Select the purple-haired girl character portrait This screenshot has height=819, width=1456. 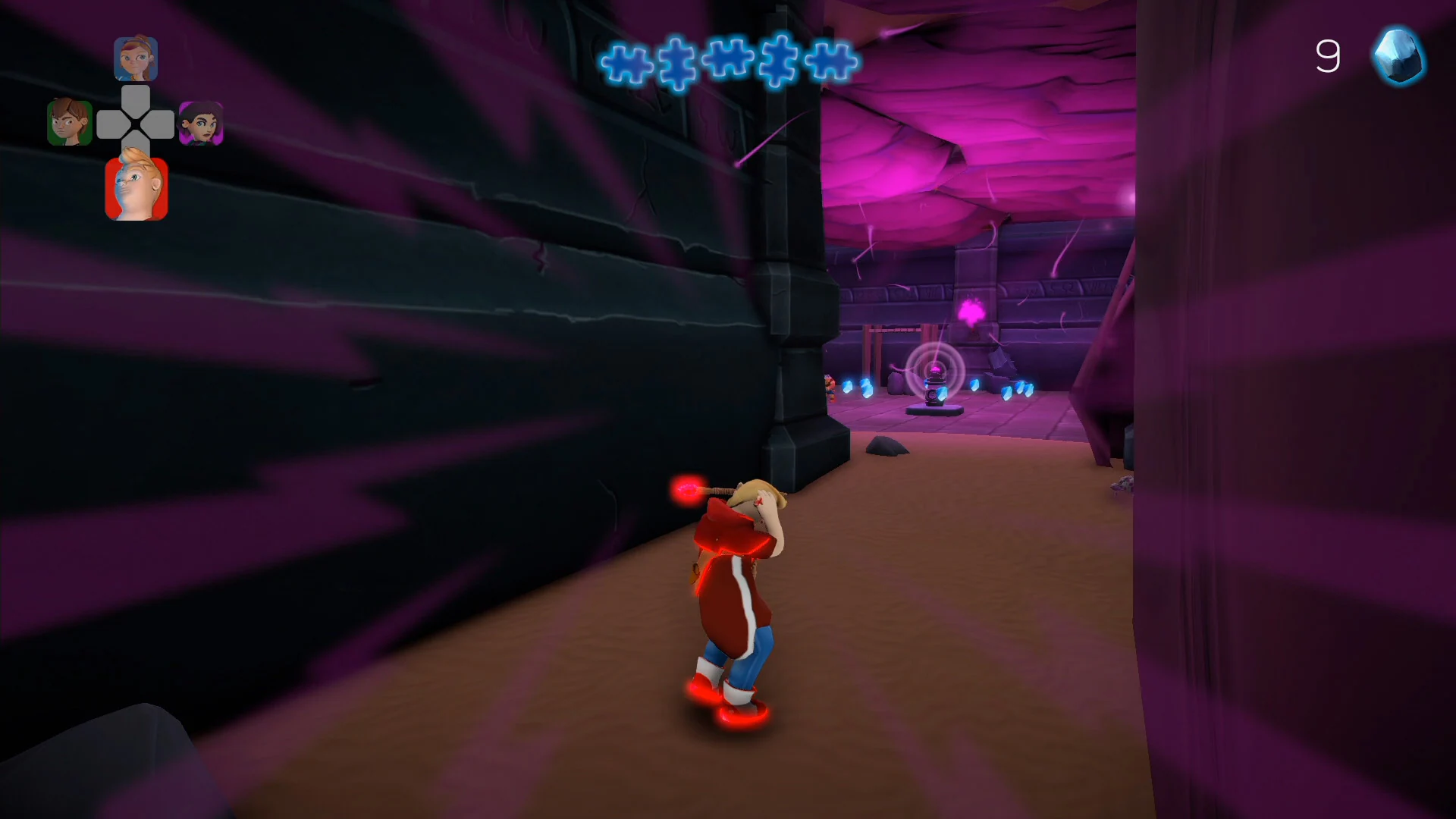point(202,121)
